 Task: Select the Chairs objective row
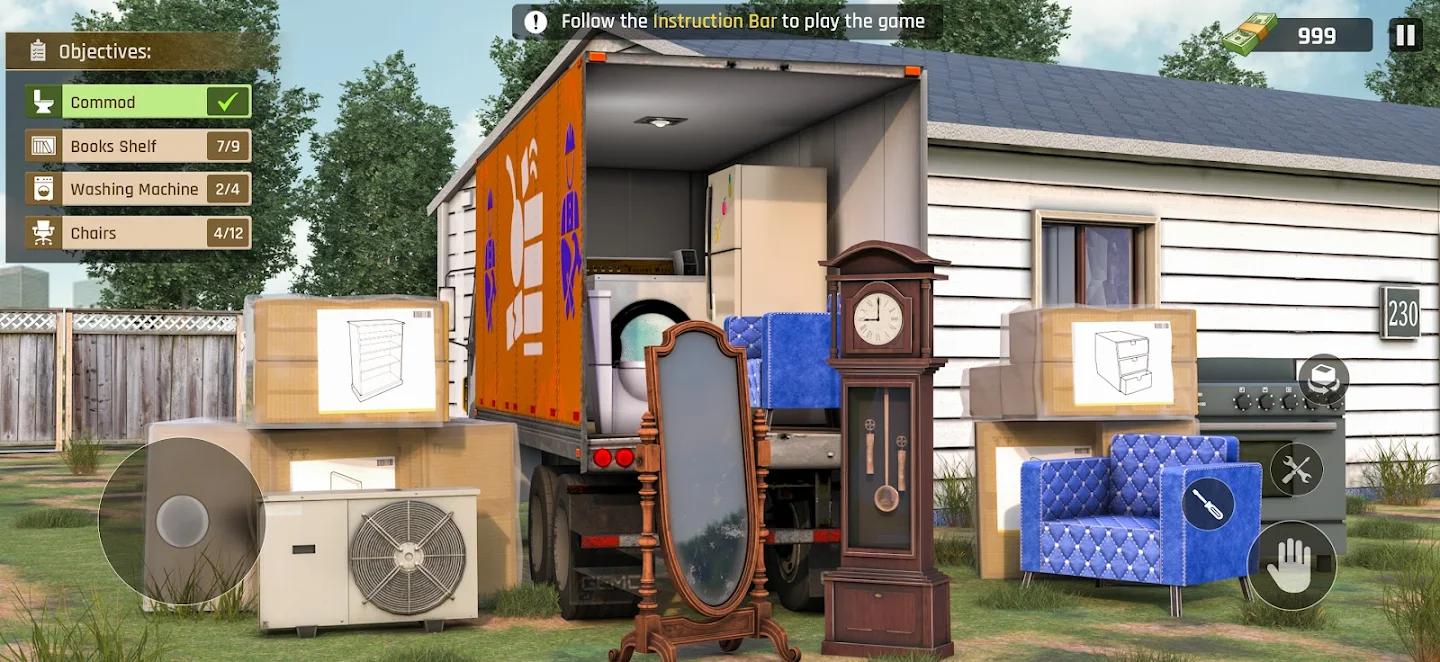138,233
